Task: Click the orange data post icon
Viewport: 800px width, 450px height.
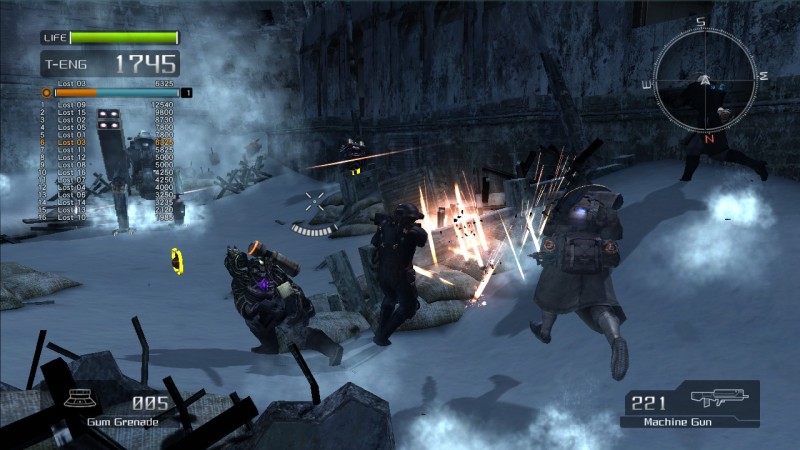Action: [x=46, y=92]
